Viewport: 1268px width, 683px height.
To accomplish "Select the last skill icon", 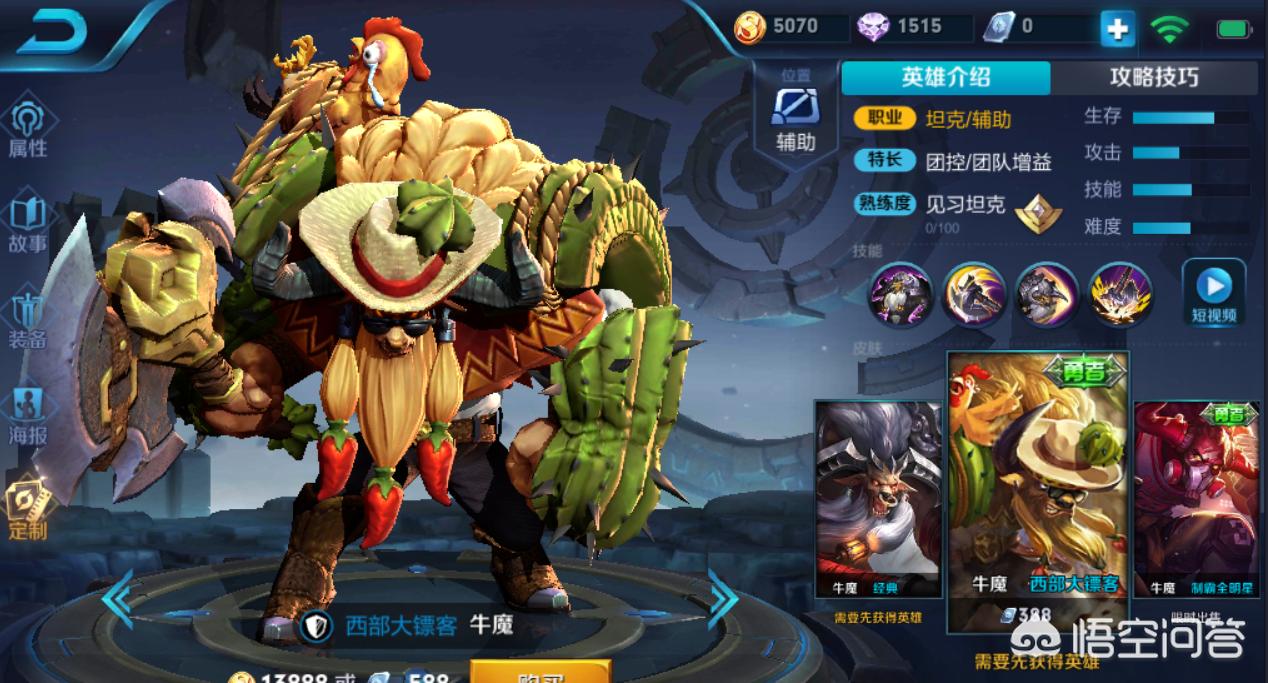I will pos(1120,295).
